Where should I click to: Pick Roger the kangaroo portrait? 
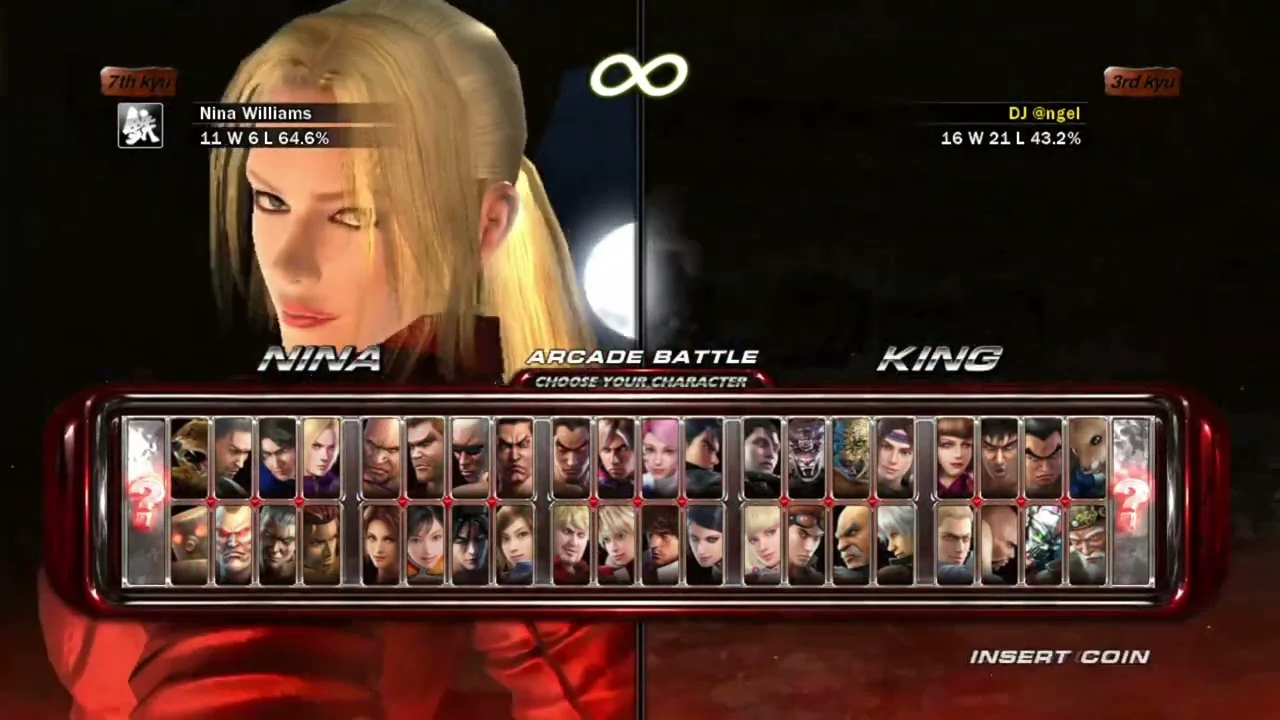coord(1087,458)
